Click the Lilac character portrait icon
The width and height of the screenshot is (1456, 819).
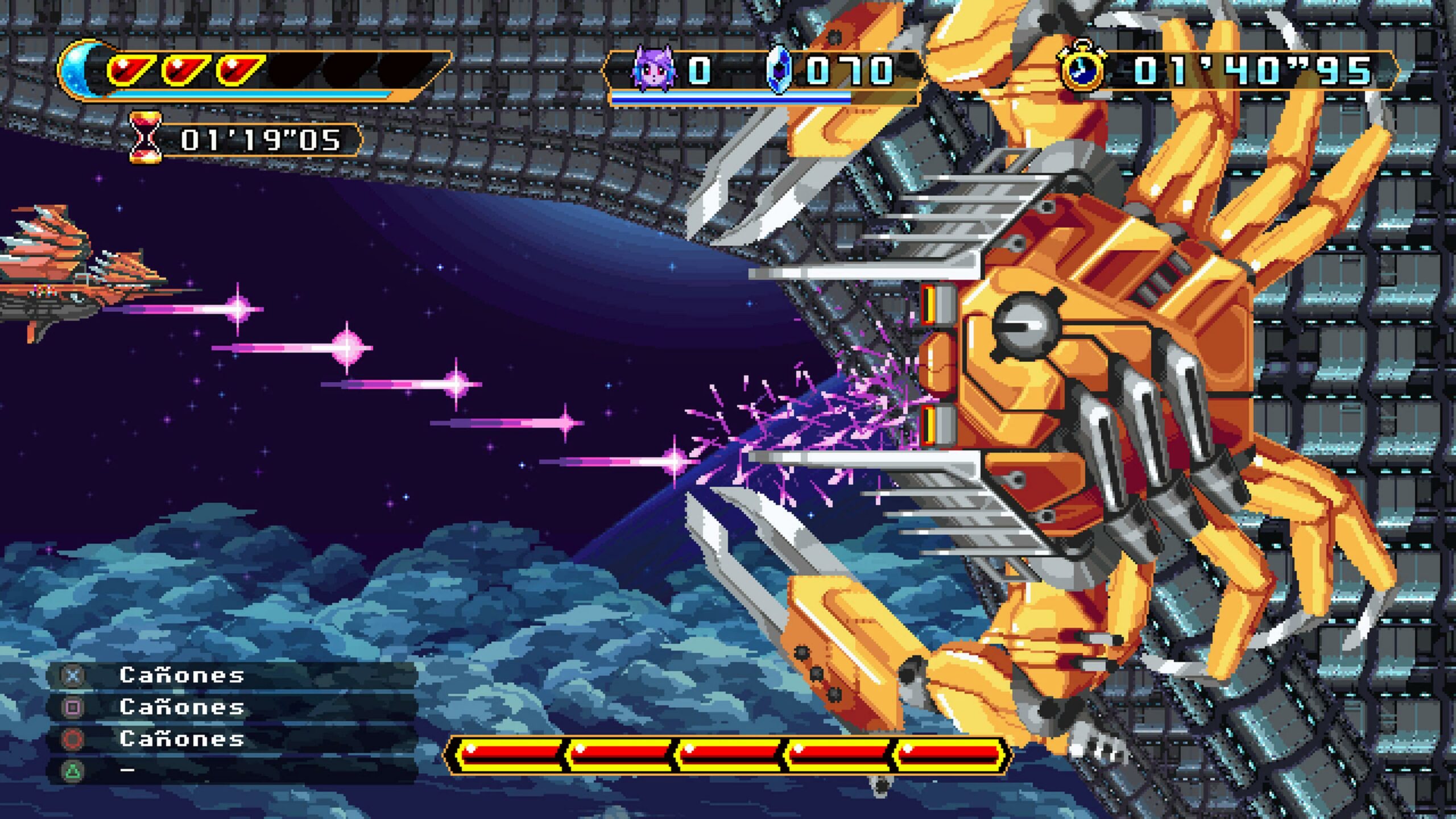(x=653, y=69)
